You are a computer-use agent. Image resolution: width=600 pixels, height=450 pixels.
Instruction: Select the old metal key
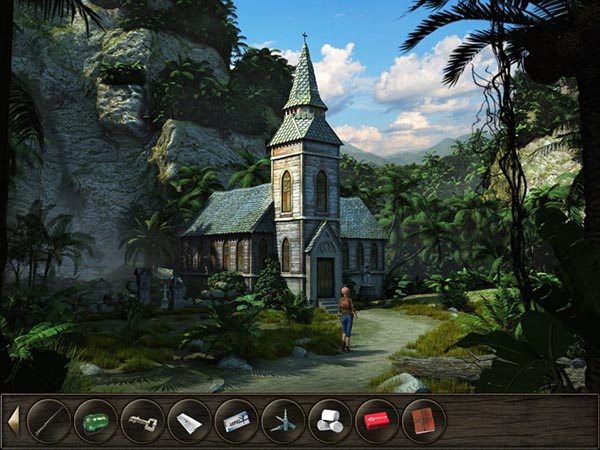pyautogui.click(x=142, y=421)
